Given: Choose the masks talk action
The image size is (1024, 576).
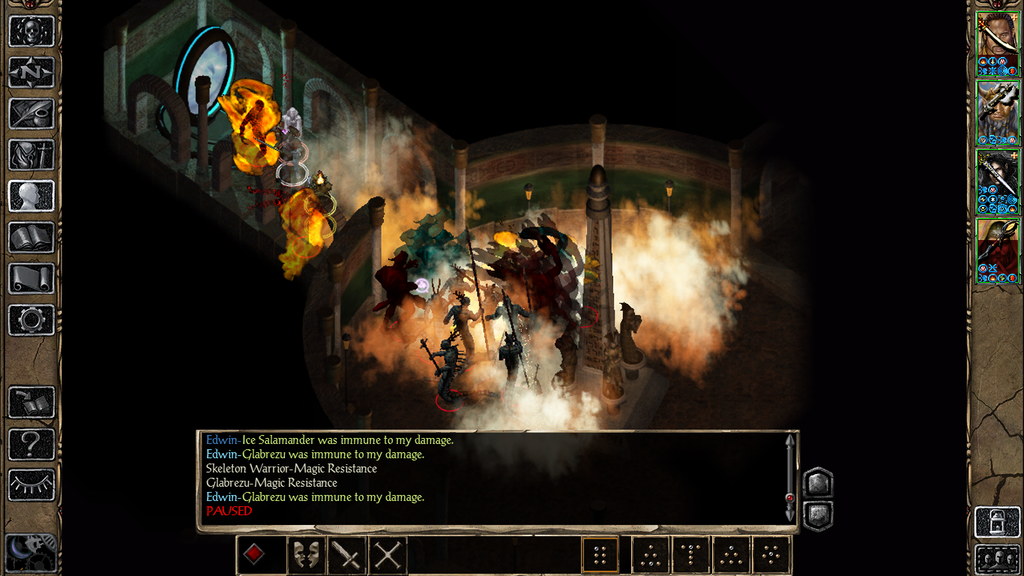Looking at the screenshot, I should coord(305,554).
